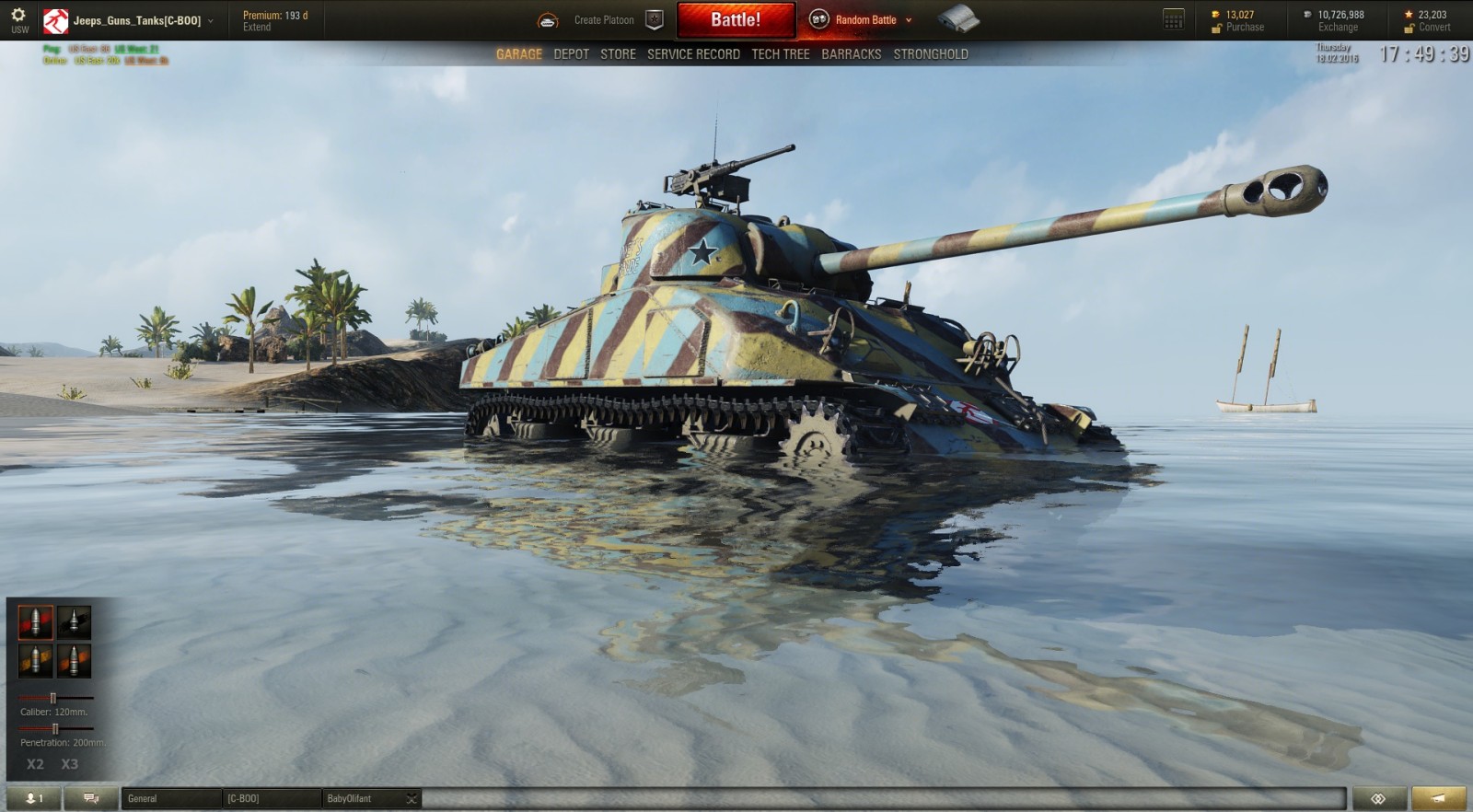Open the in-game calendar icon
1473x812 pixels.
click(1173, 18)
